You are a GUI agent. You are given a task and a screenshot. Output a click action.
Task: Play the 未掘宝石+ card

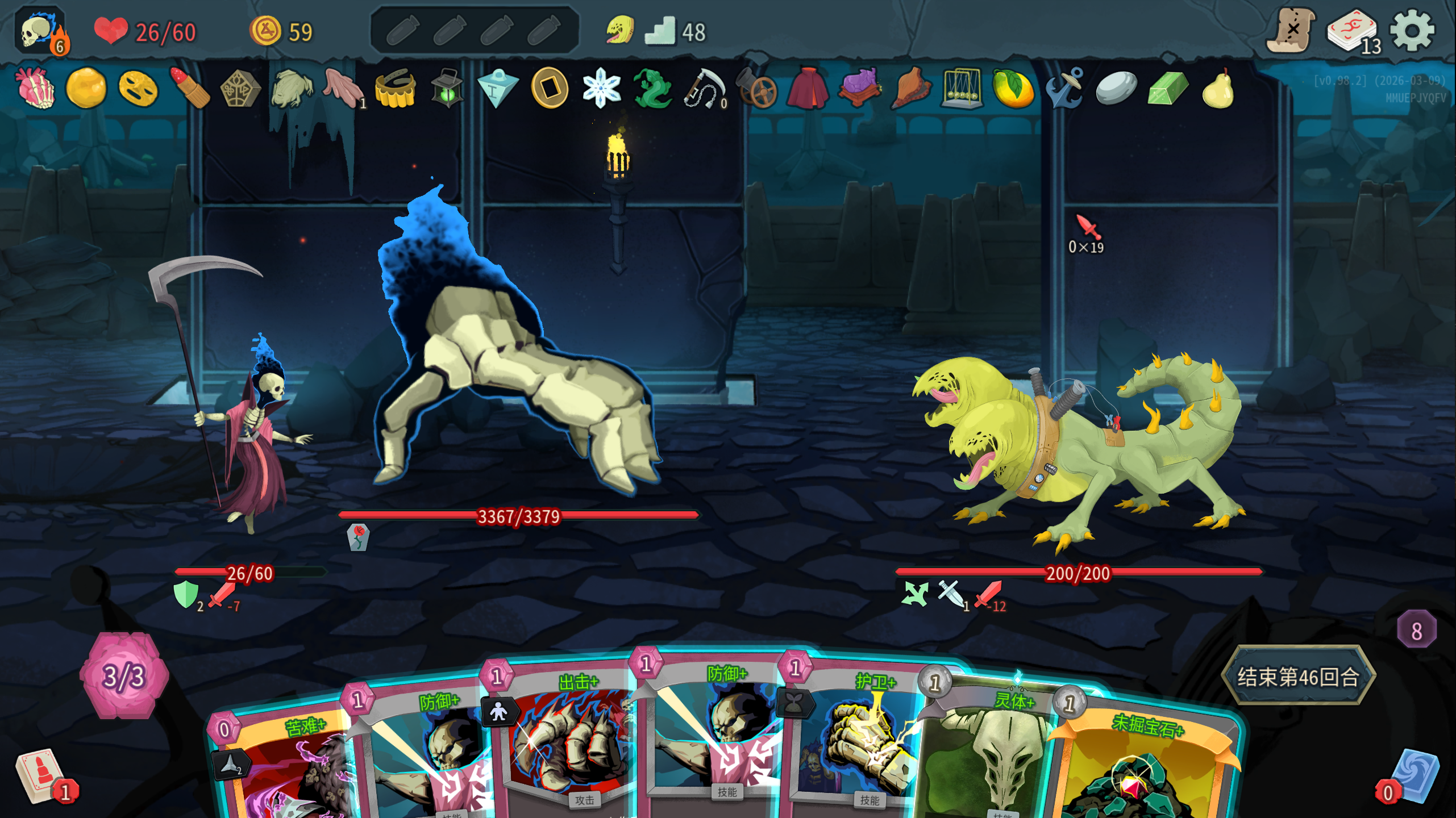(1142, 767)
